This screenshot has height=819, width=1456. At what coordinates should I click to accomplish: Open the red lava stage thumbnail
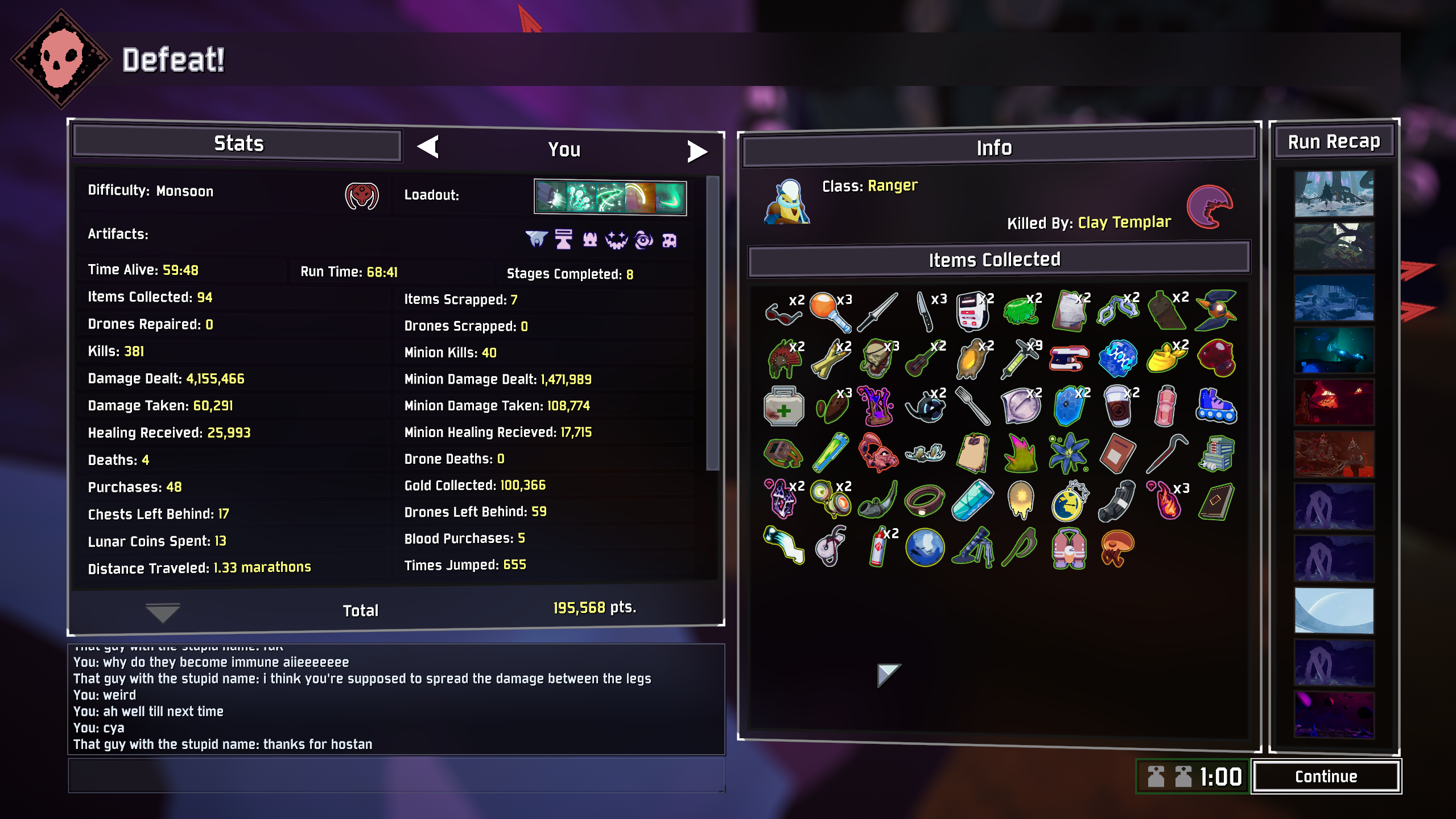coord(1334,402)
